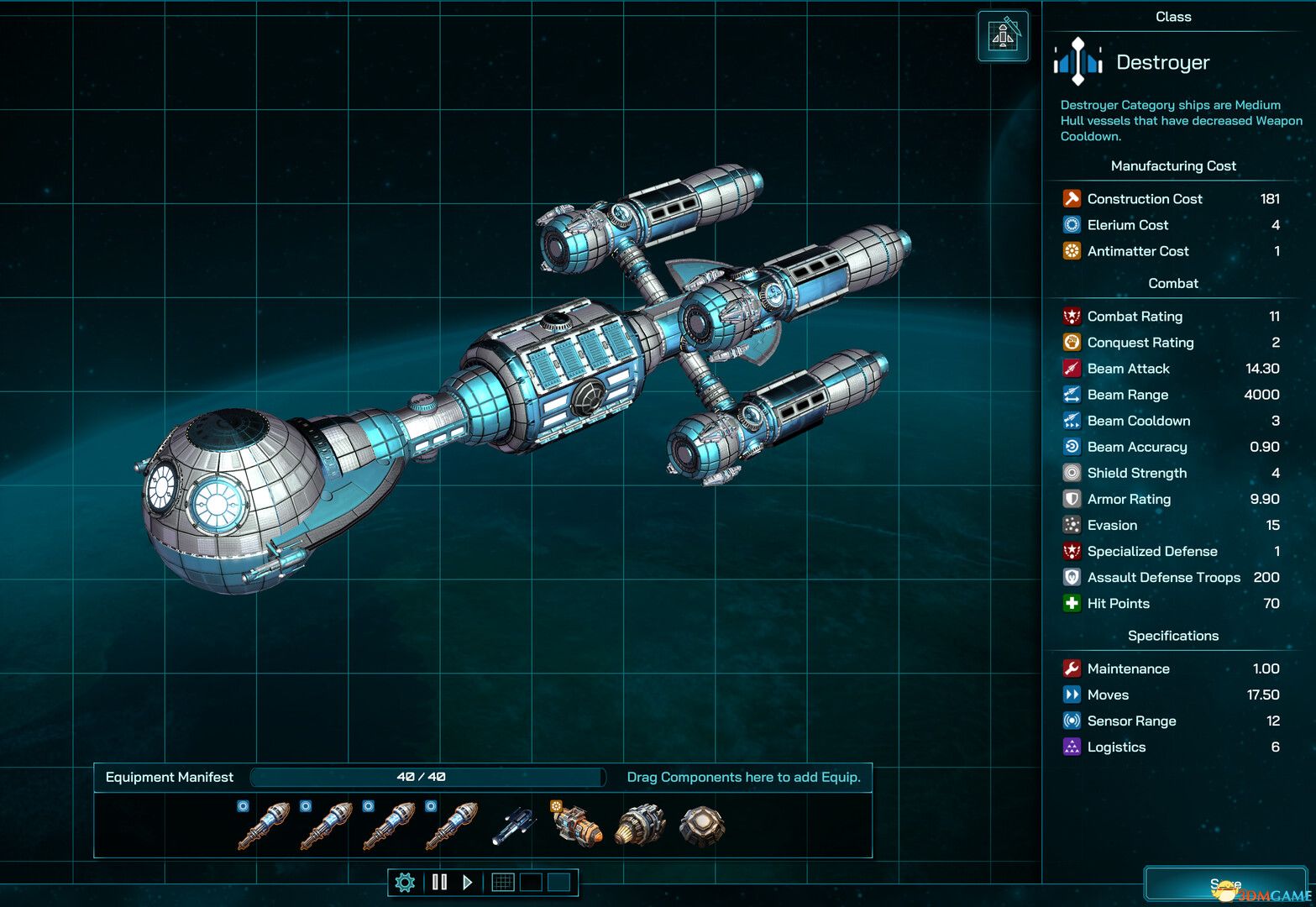Click the Beam Attack icon
Screen dimensions: 1316x907
(x=1072, y=368)
